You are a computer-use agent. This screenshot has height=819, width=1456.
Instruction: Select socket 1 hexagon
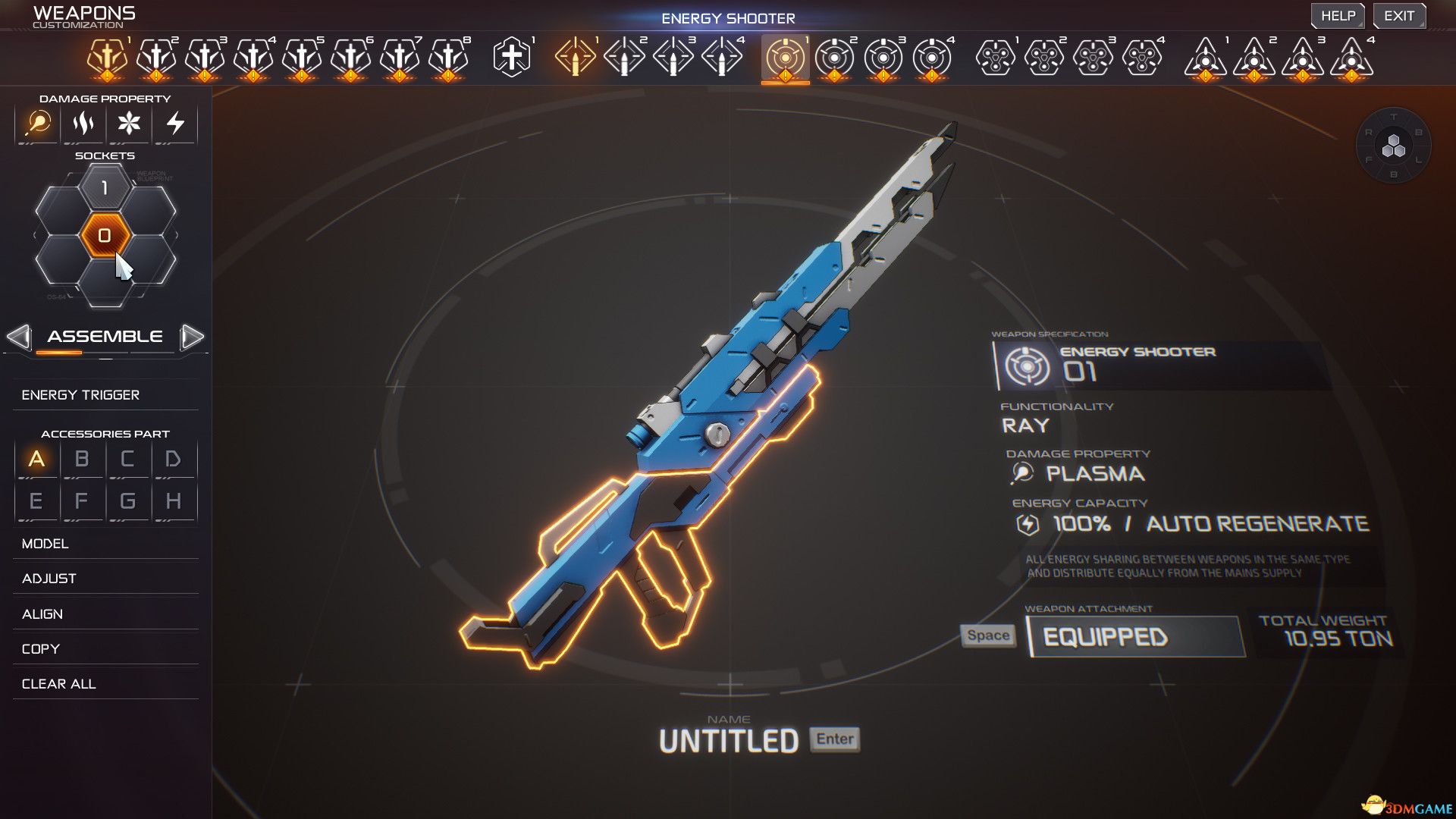pyautogui.click(x=105, y=188)
